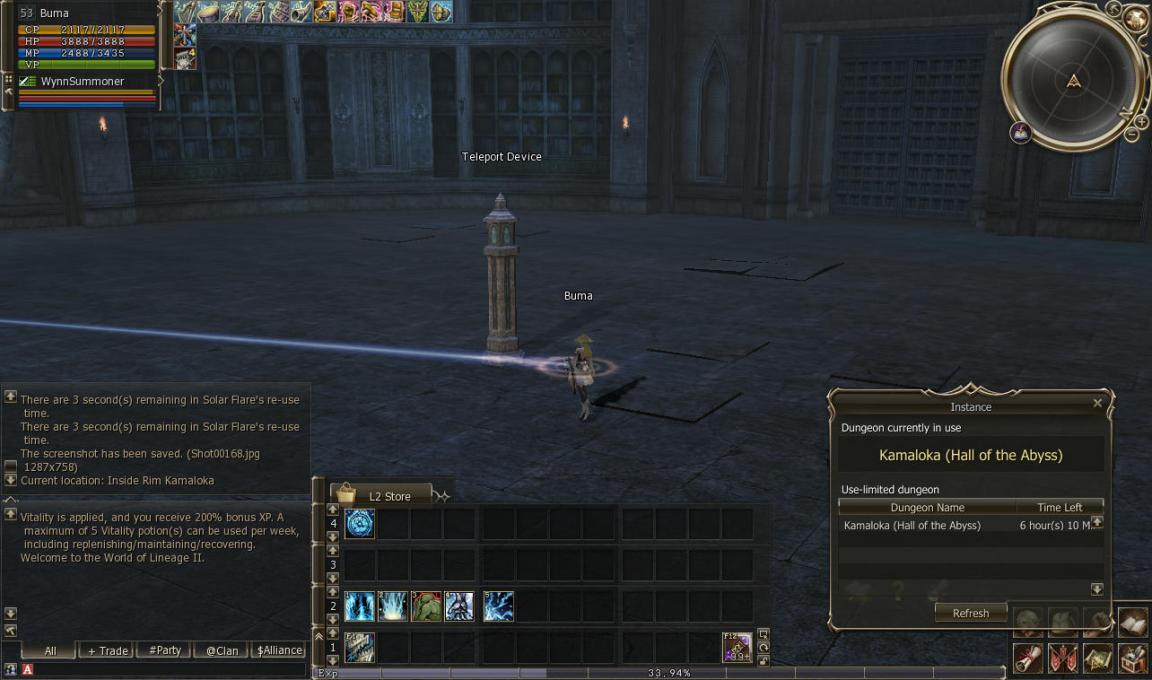Use the blue rune circle skill on bar 4

(360, 523)
